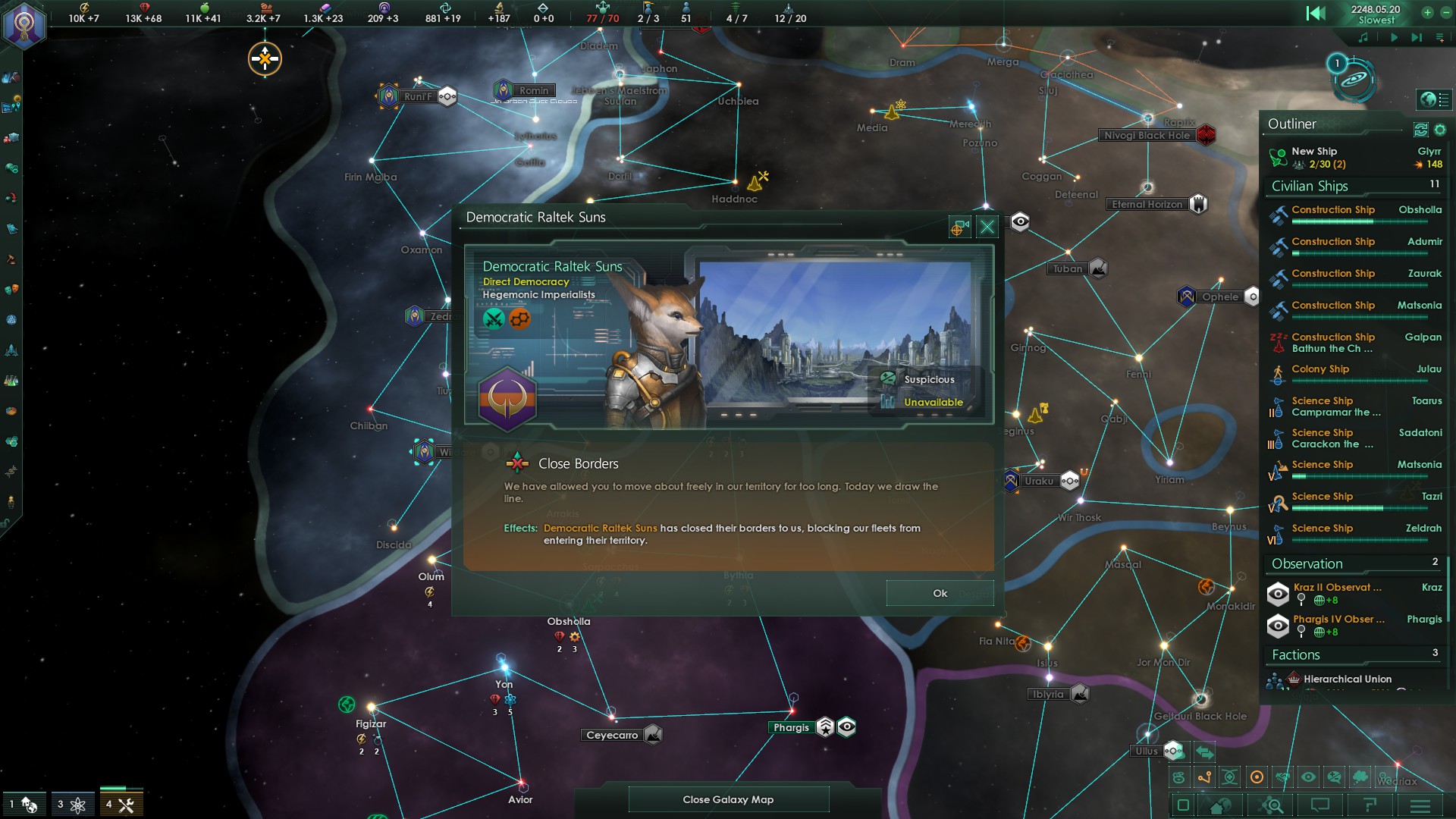
Task: Open the message log speech bubble icon
Action: 1319,805
